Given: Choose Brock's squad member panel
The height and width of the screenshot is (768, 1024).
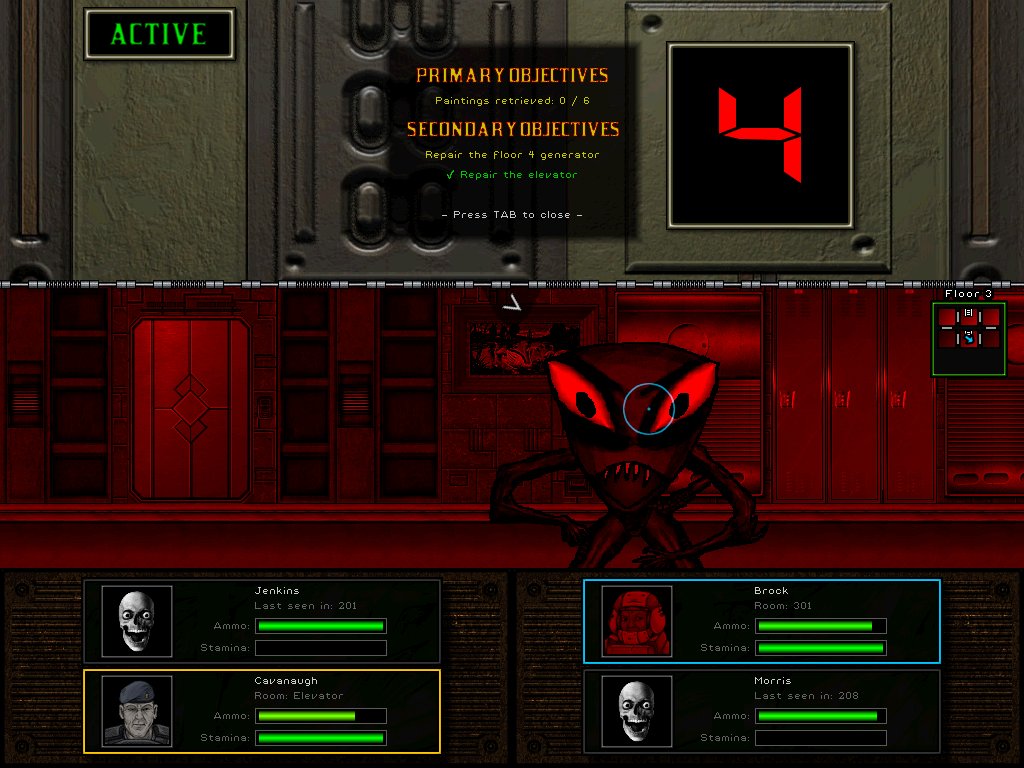Looking at the screenshot, I should coord(762,621).
